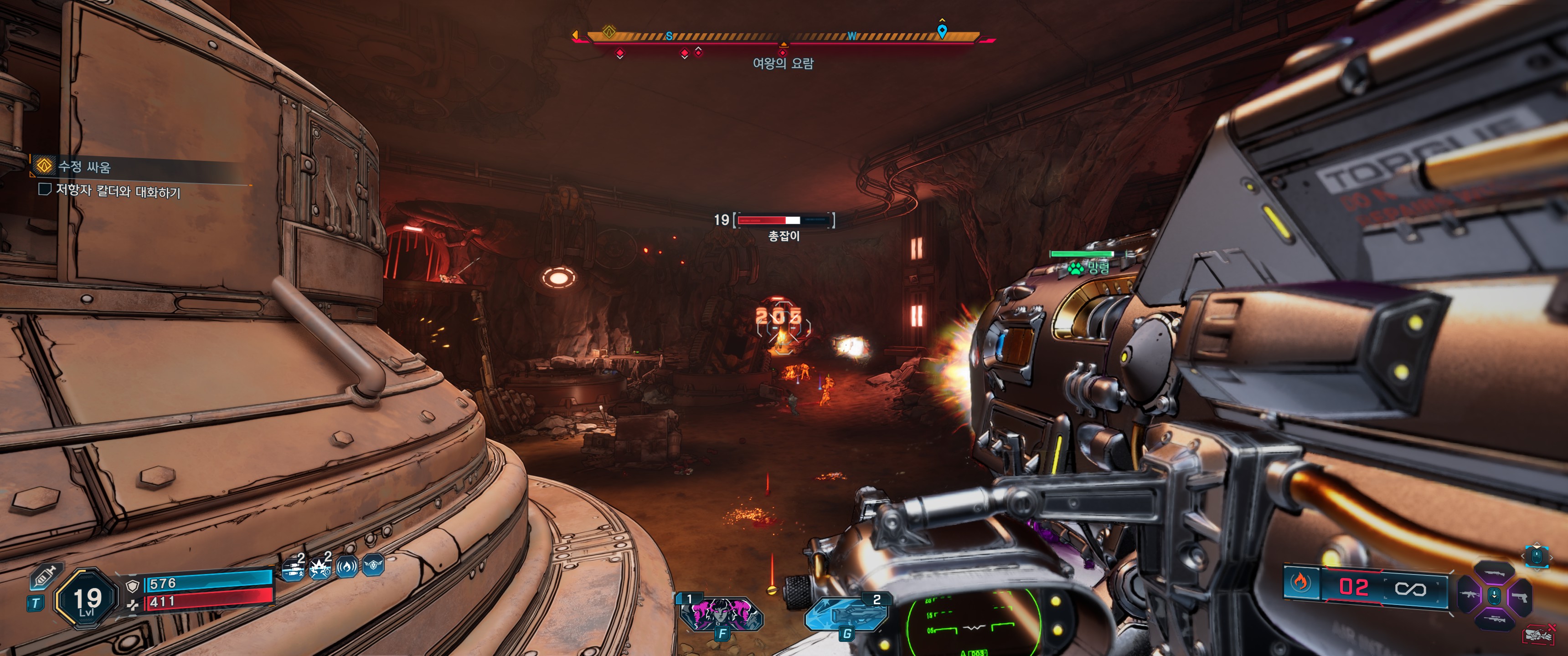Toggle the 저항자 칼더와 대화하기 objective checkbox

pyautogui.click(x=44, y=189)
